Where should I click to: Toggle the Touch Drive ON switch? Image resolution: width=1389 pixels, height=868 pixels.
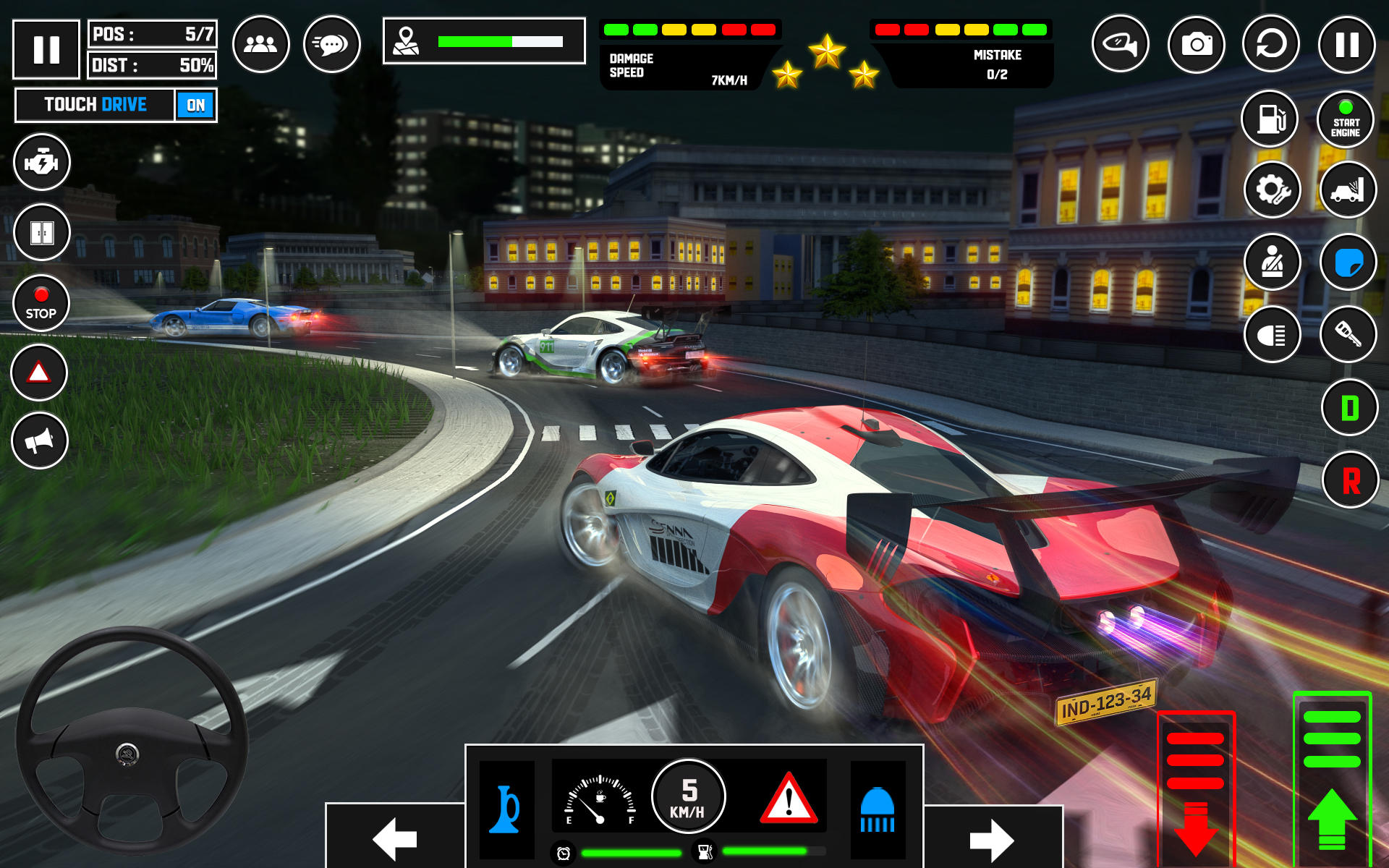click(195, 106)
